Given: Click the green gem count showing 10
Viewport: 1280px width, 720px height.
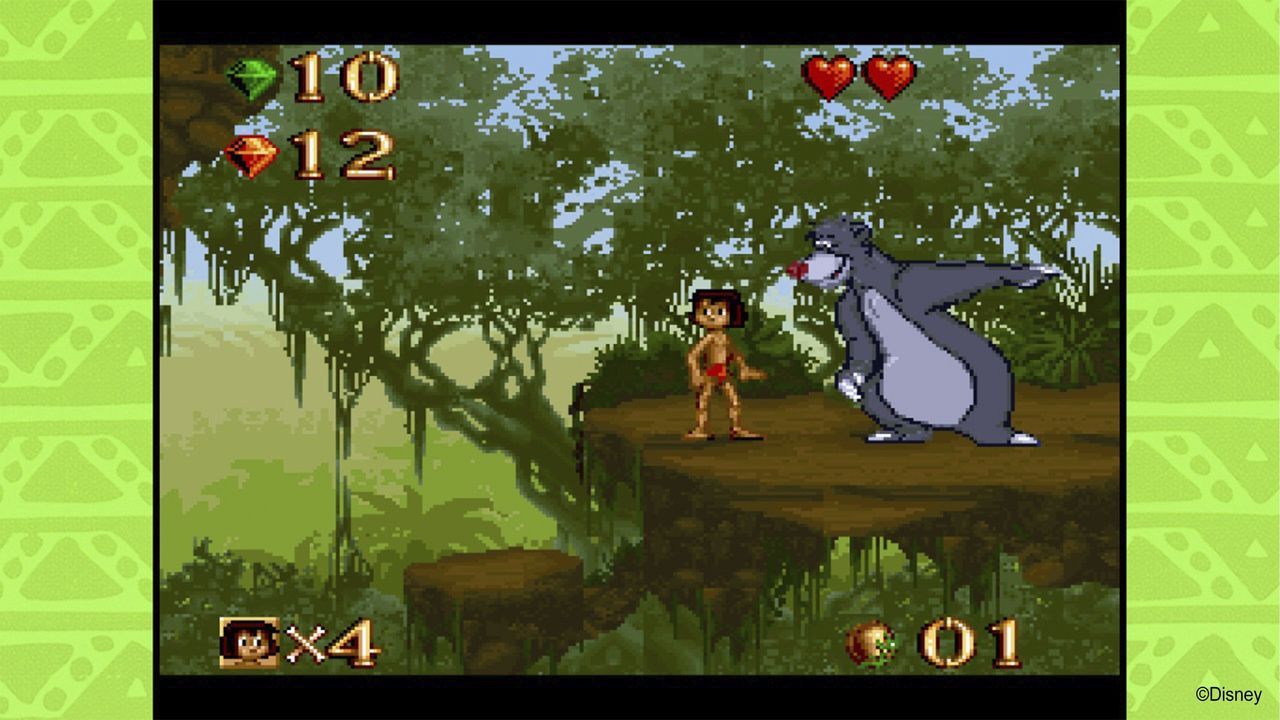Looking at the screenshot, I should [347, 77].
